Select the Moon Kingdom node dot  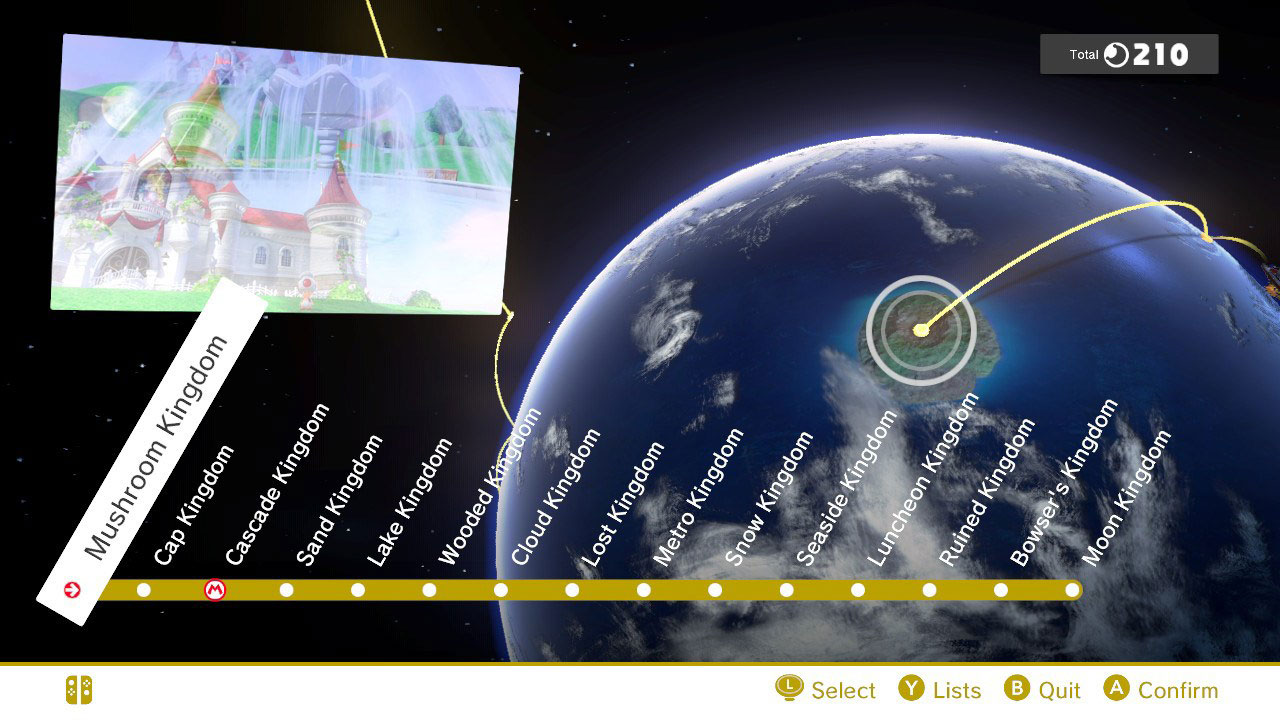click(1073, 590)
